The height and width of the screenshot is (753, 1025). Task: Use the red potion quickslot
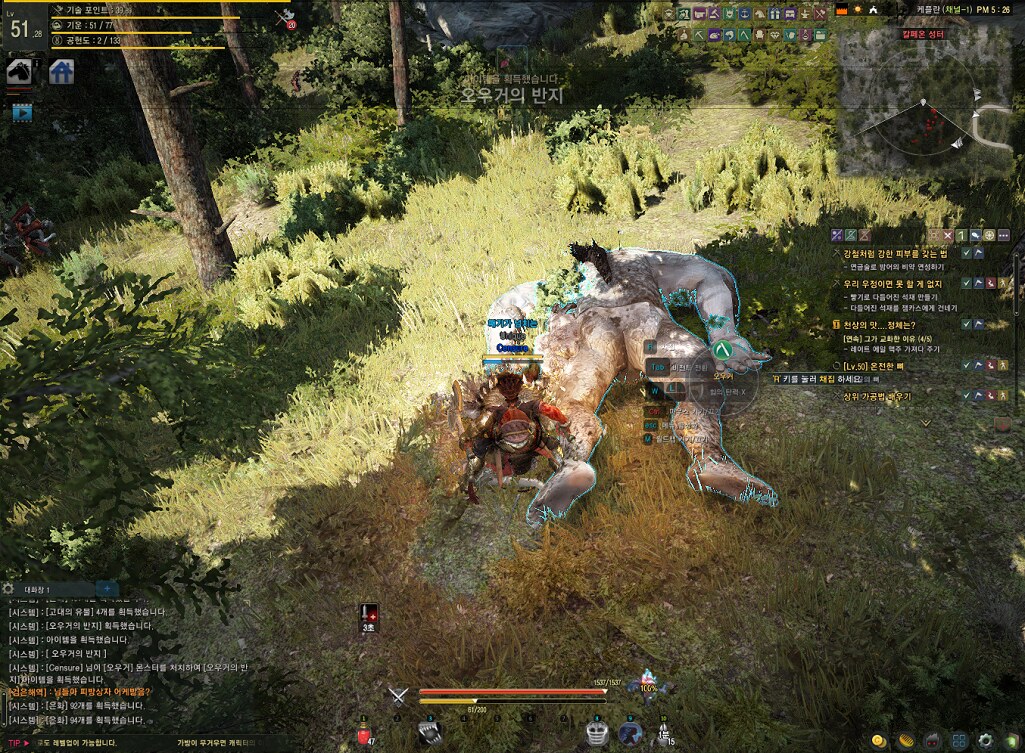pos(364,736)
